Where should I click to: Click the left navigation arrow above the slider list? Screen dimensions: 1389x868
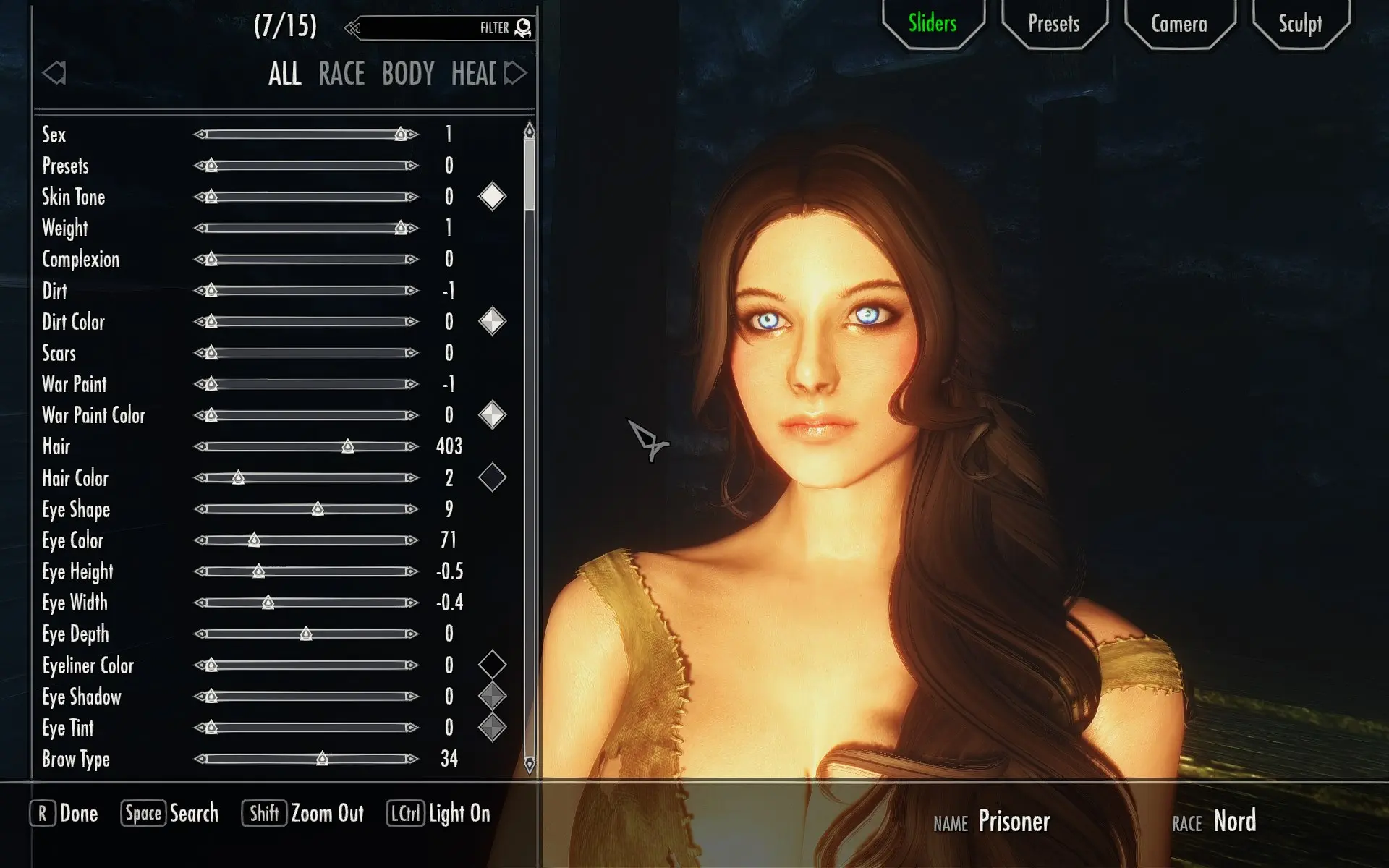(x=54, y=73)
